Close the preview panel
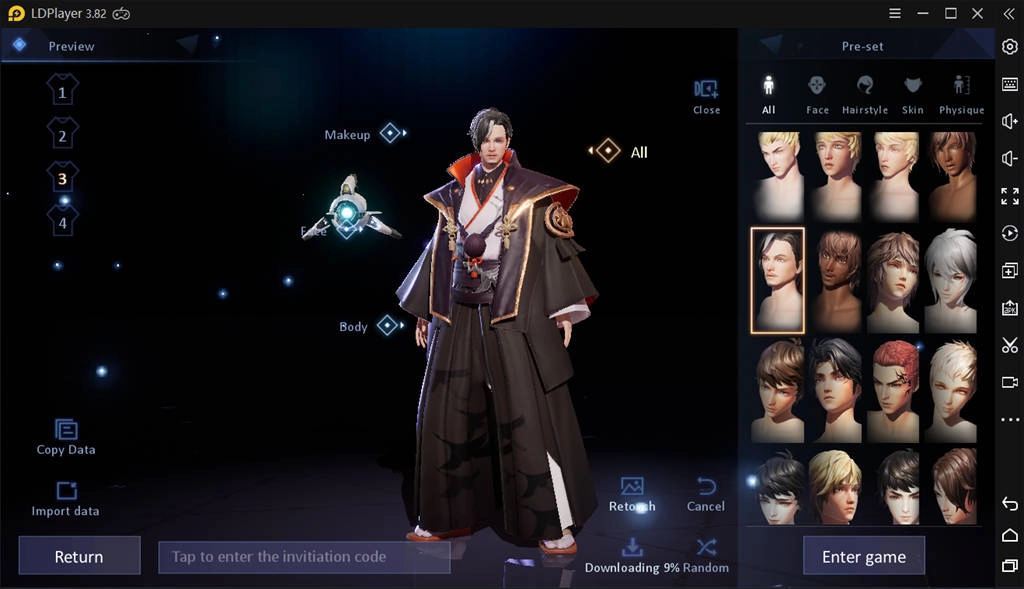Screen dimensions: 1024x589 (706, 96)
